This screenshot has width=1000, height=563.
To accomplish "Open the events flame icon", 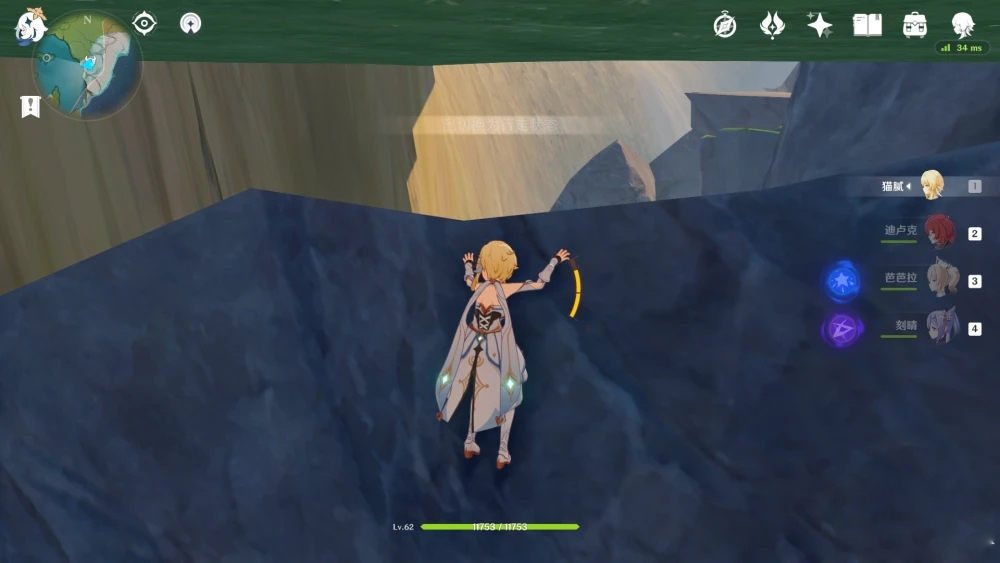I will click(772, 25).
